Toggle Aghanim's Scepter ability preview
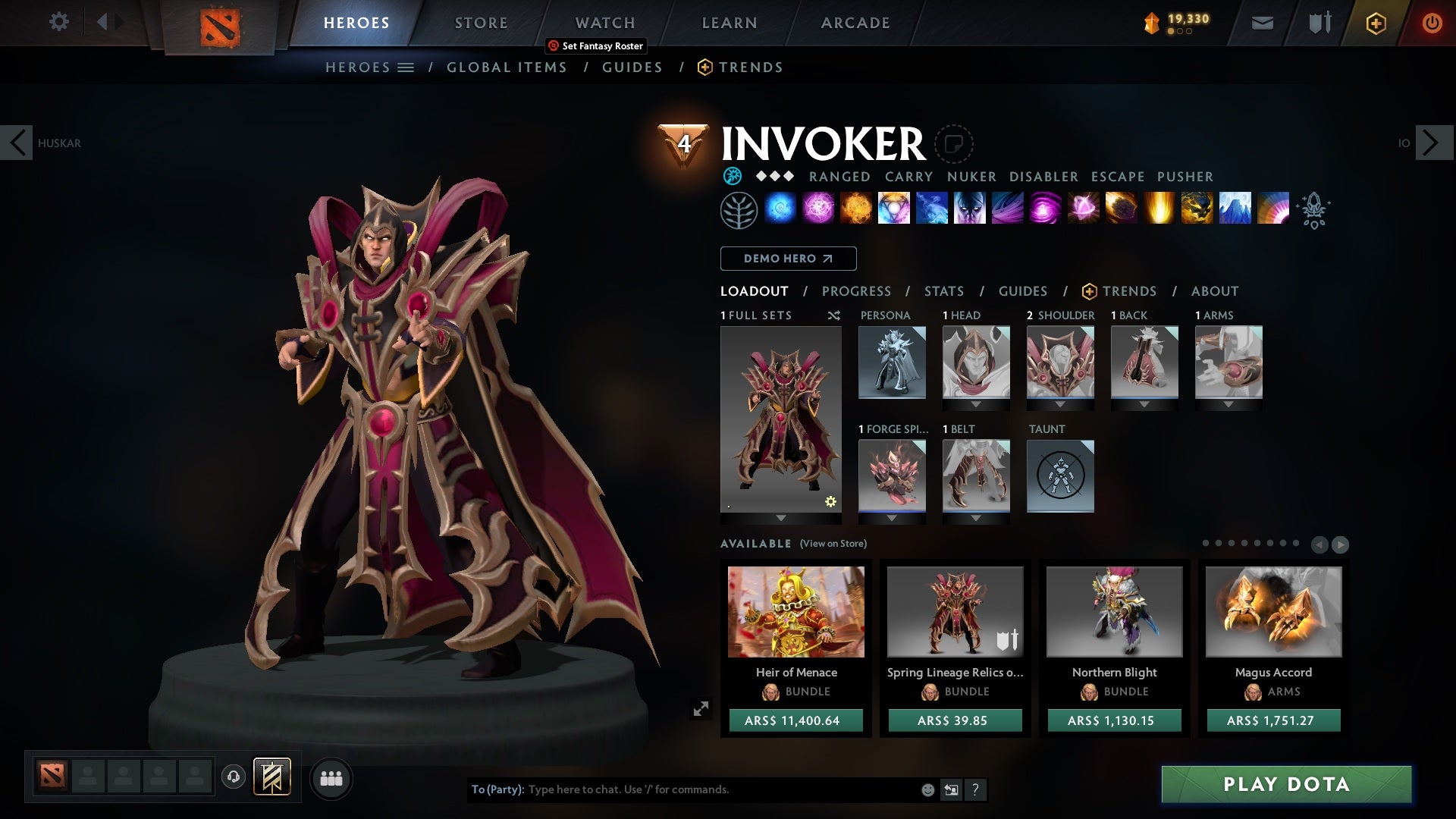The width and height of the screenshot is (1456, 819). coord(1314,211)
